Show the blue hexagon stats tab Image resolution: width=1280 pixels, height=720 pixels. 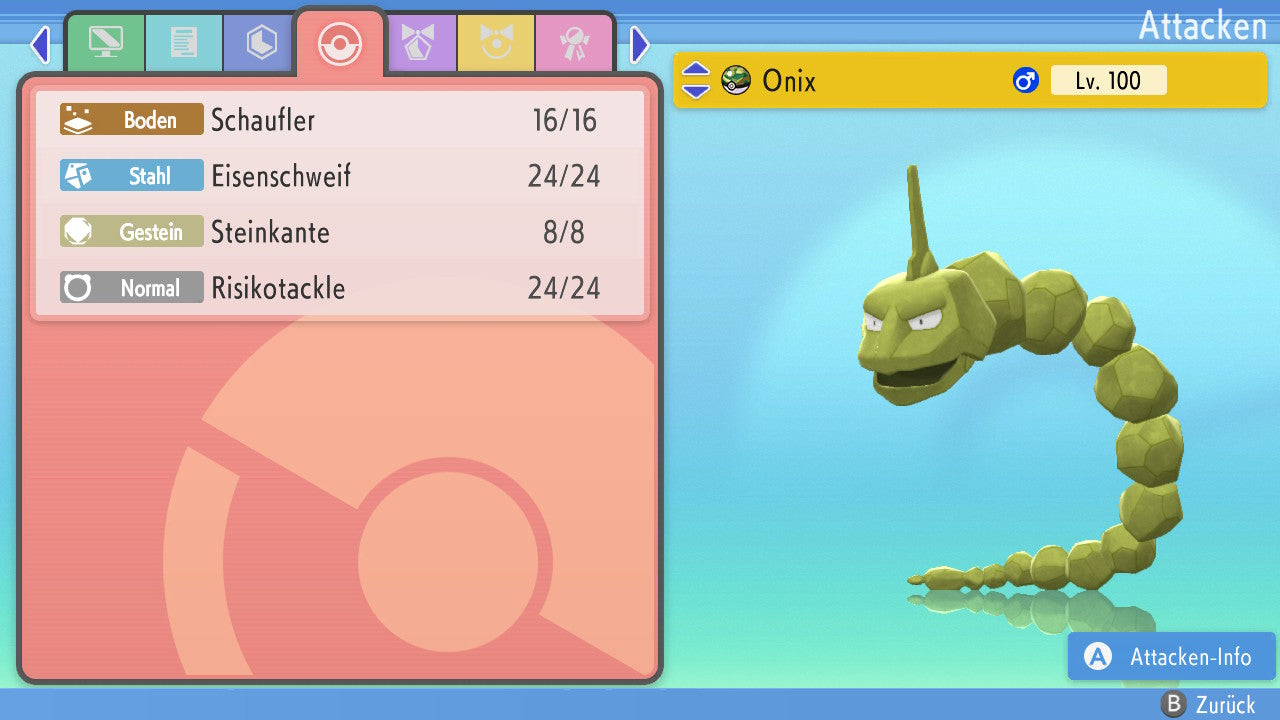tap(261, 43)
